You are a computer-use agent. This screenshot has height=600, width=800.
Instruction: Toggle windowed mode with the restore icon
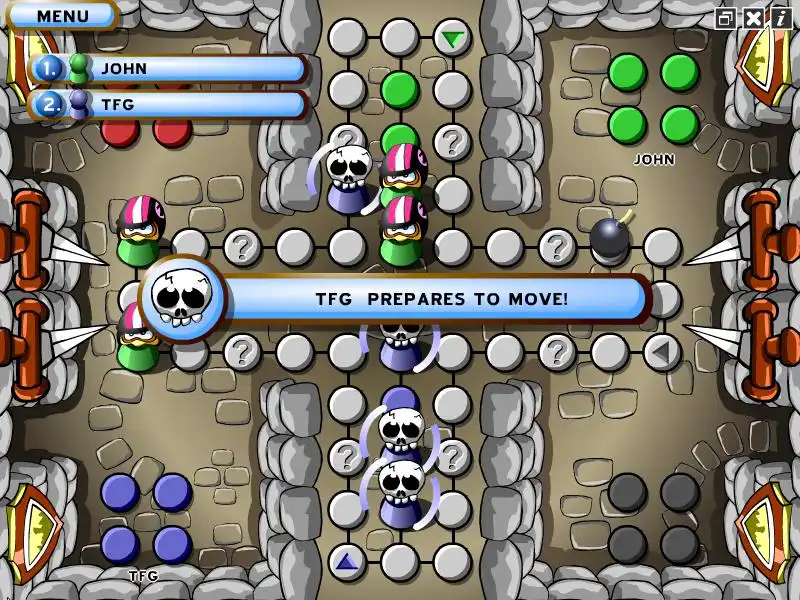(x=726, y=17)
